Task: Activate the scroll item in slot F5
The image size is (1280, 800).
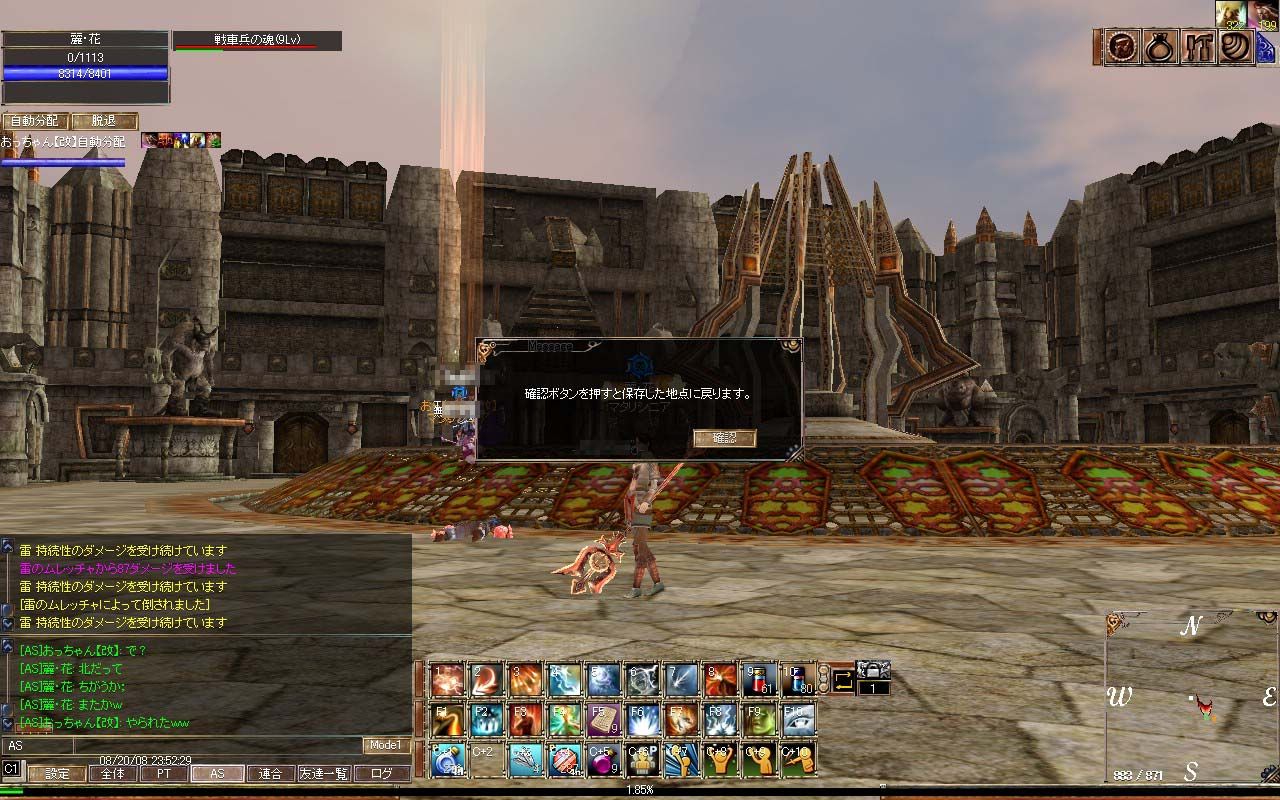Action: point(603,720)
